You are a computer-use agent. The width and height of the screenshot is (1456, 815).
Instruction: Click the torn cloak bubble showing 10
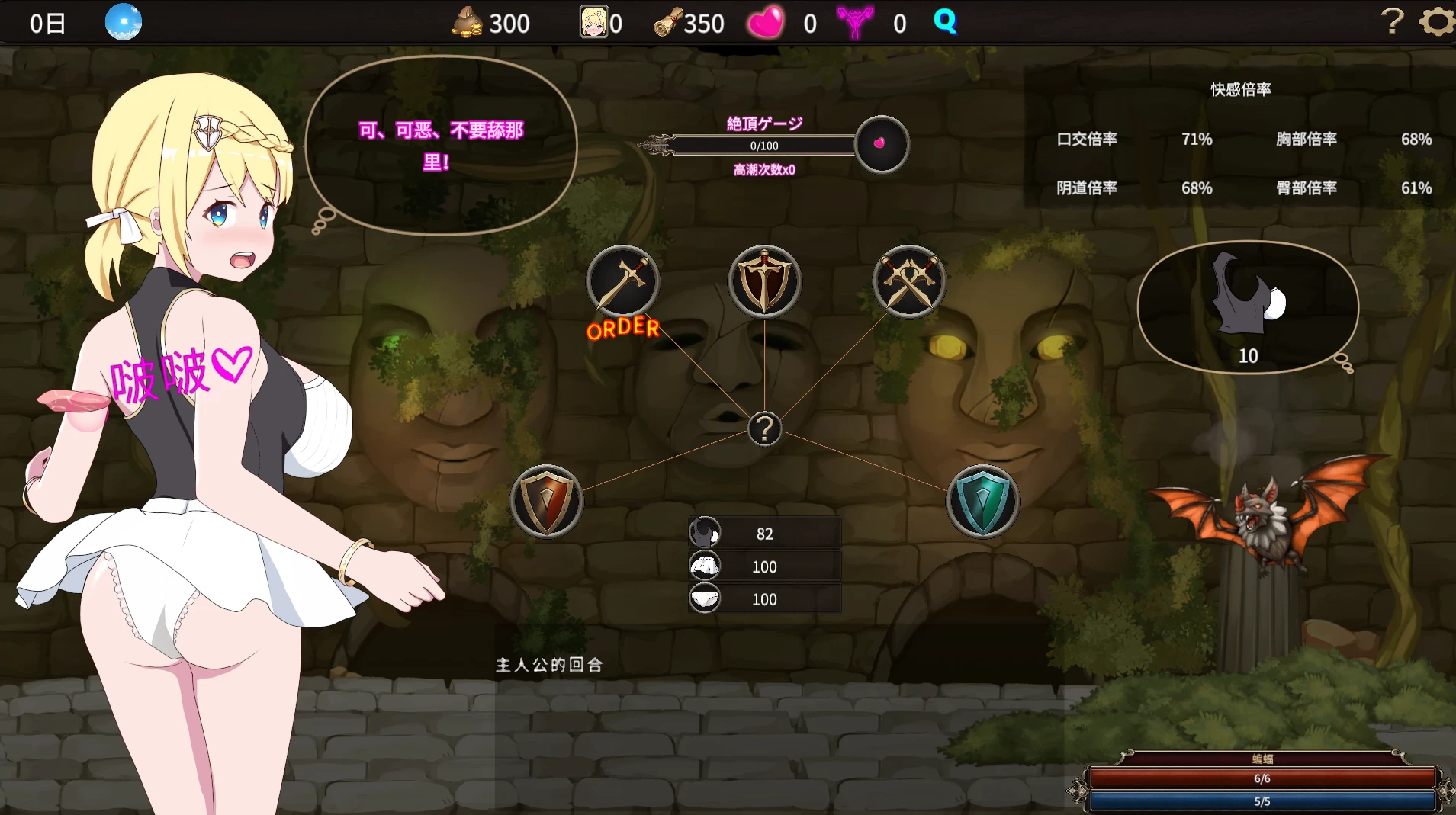[1247, 305]
